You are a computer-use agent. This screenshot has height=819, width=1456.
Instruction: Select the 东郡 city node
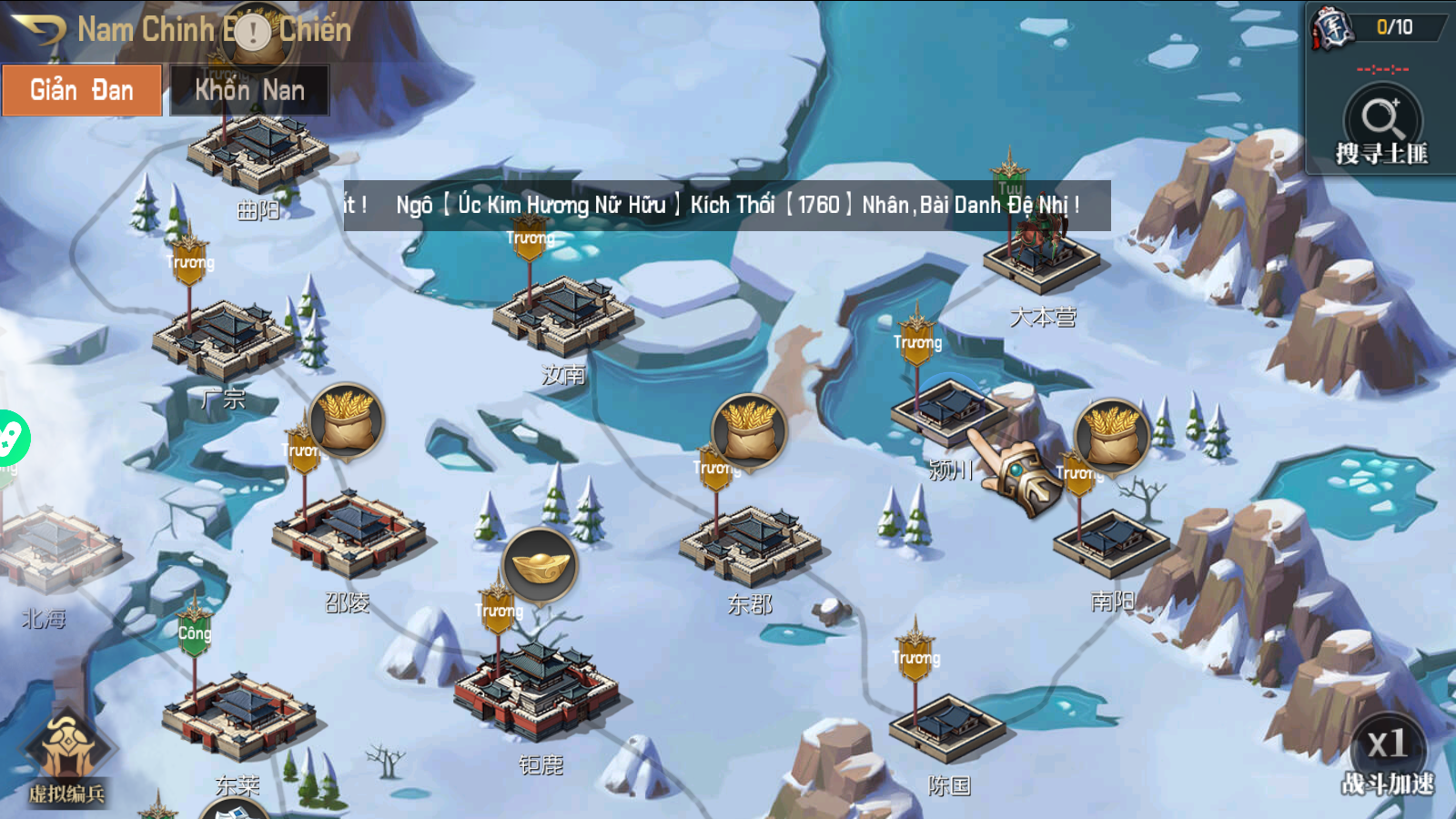[750, 543]
